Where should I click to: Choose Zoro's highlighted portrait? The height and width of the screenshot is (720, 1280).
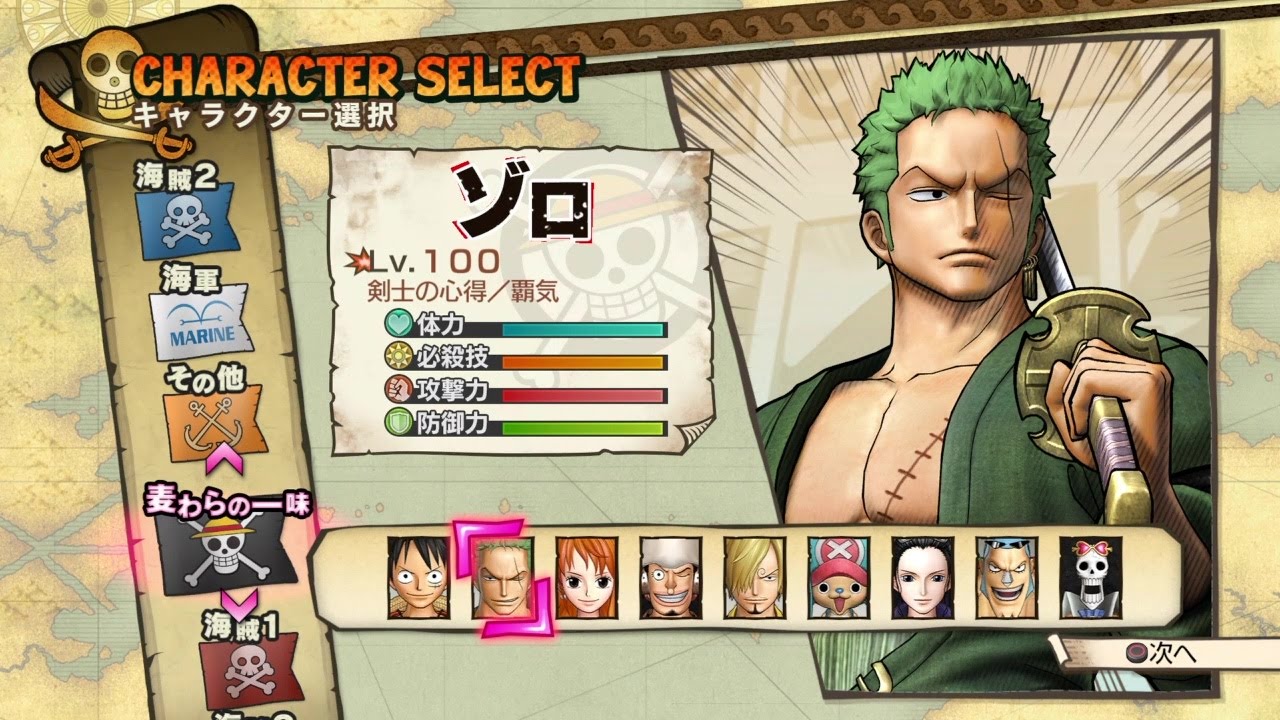(x=502, y=579)
